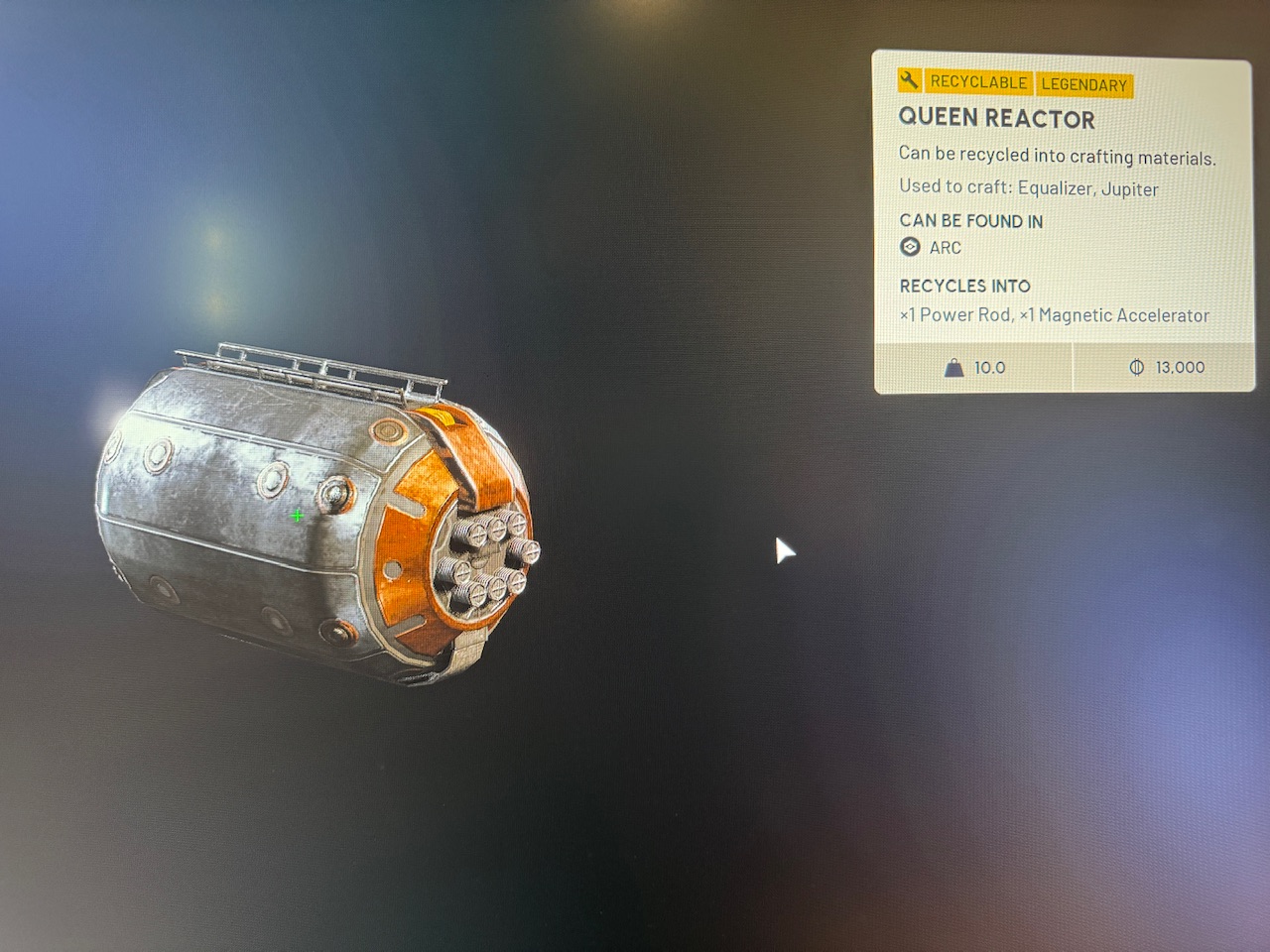The height and width of the screenshot is (952, 1270).
Task: Select the ARC faction icon
Action: [x=909, y=247]
